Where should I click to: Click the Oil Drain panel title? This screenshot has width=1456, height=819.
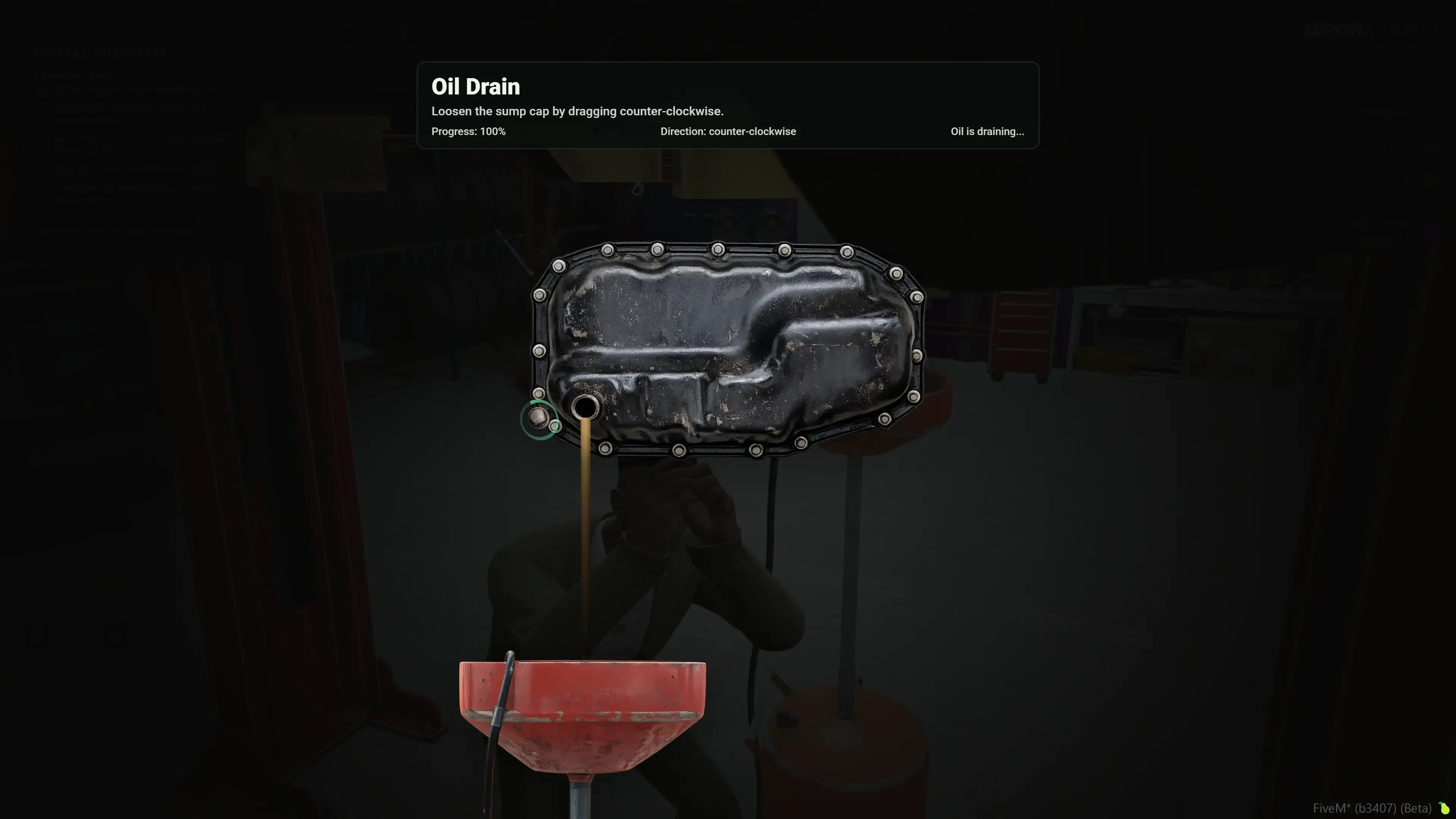tap(475, 86)
